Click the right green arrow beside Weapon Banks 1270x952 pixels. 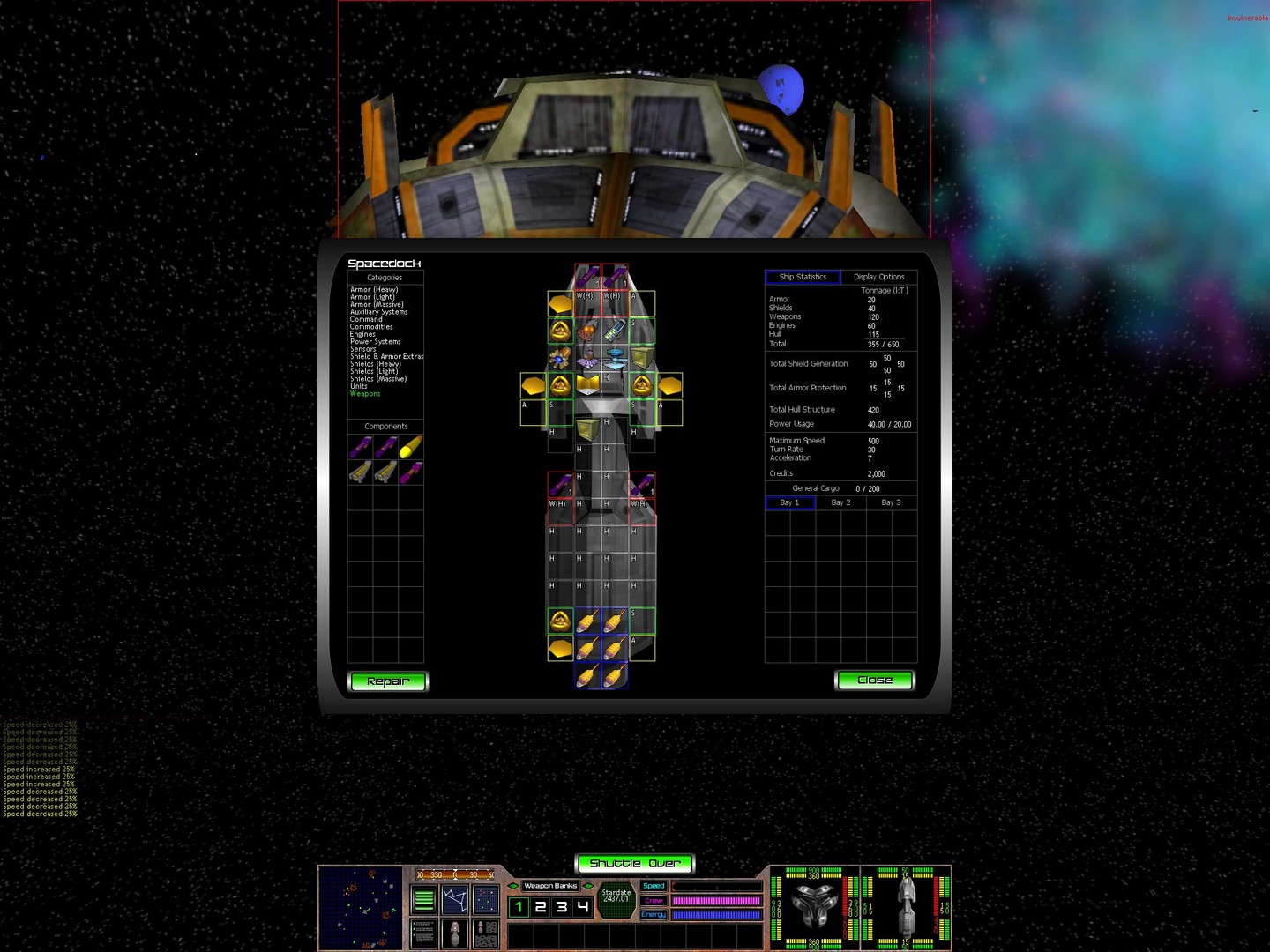tap(588, 886)
